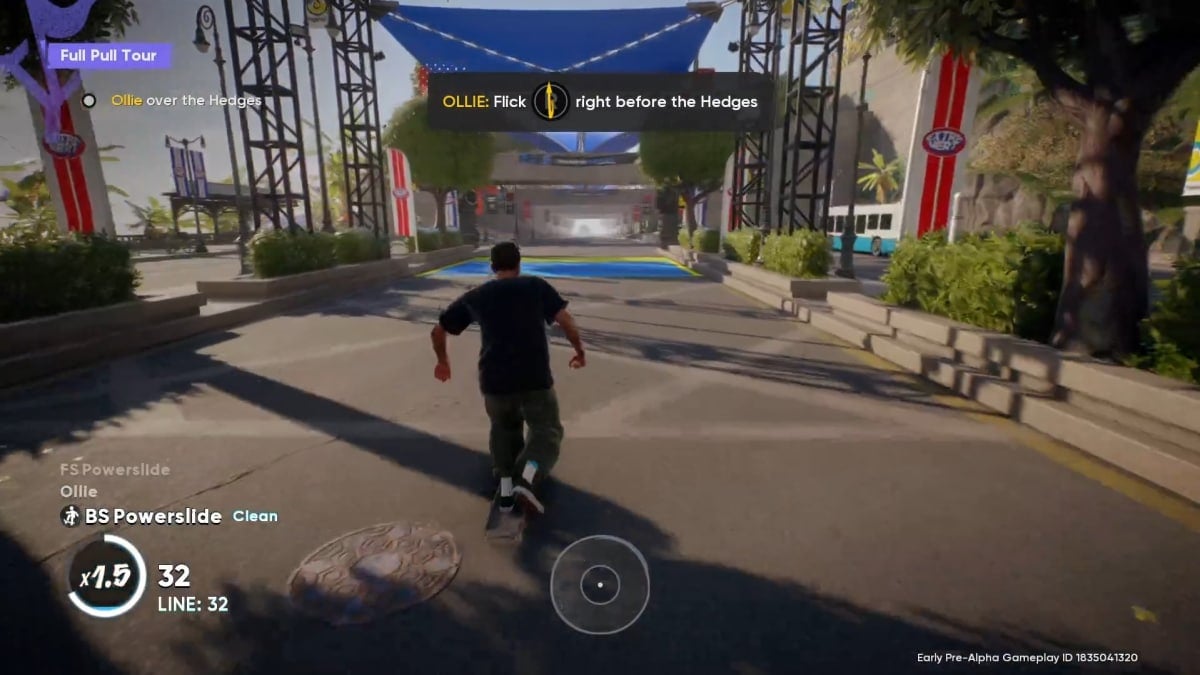Select the Full Pull Tour mission label

tap(108, 56)
